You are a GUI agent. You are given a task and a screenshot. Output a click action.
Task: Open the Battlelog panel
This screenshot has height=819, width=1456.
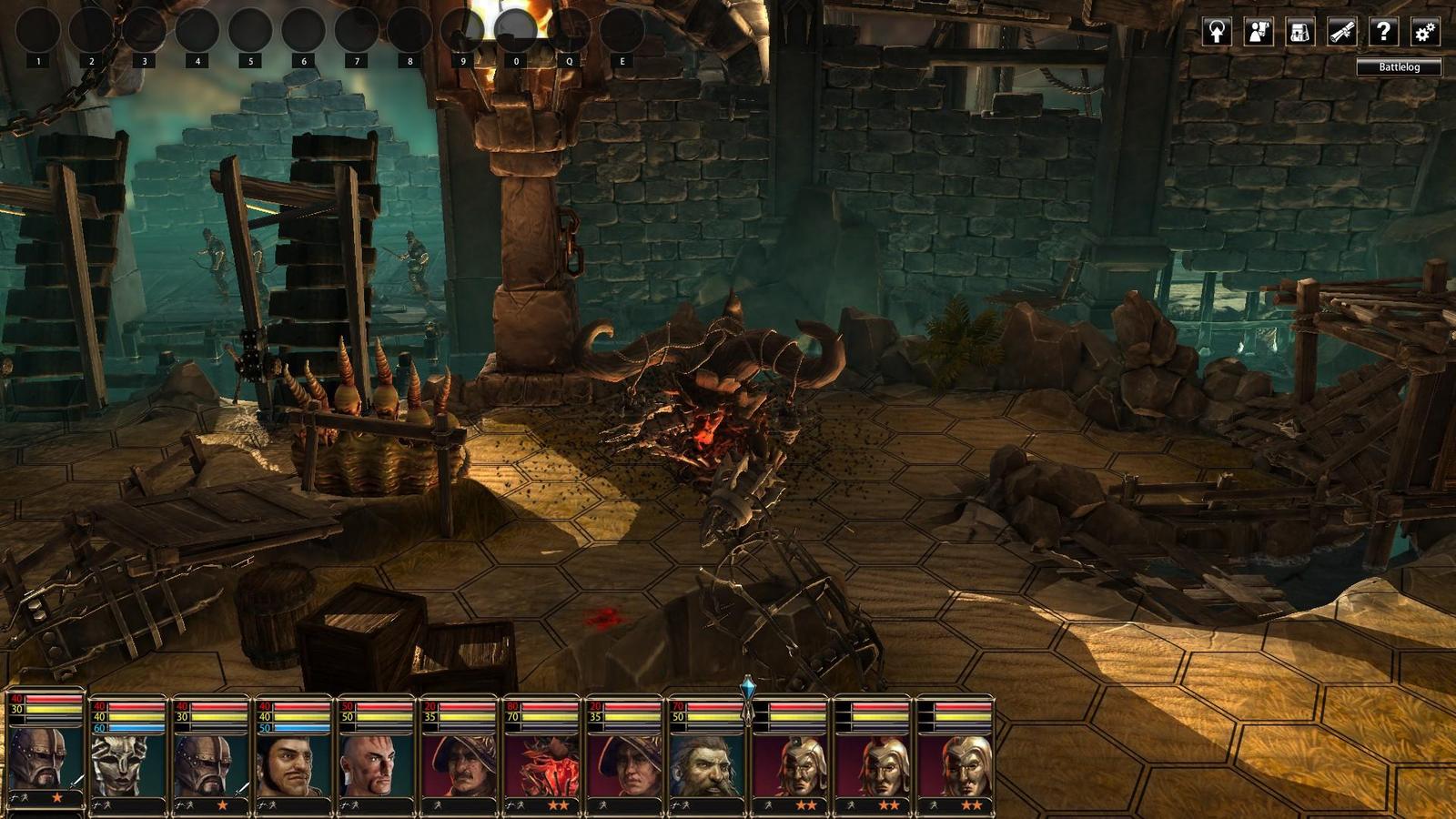tap(1399, 67)
